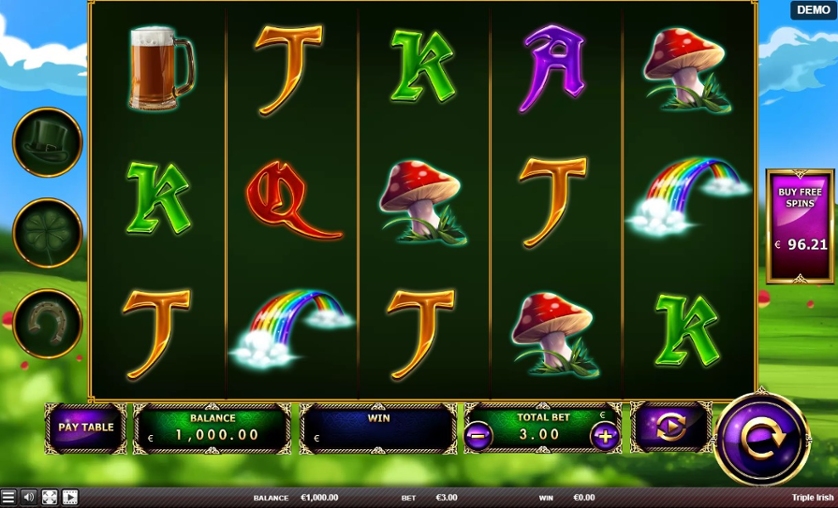Screen dimensions: 838x508
Task: Decrease total bet with the minus button
Action: pyautogui.click(x=478, y=435)
